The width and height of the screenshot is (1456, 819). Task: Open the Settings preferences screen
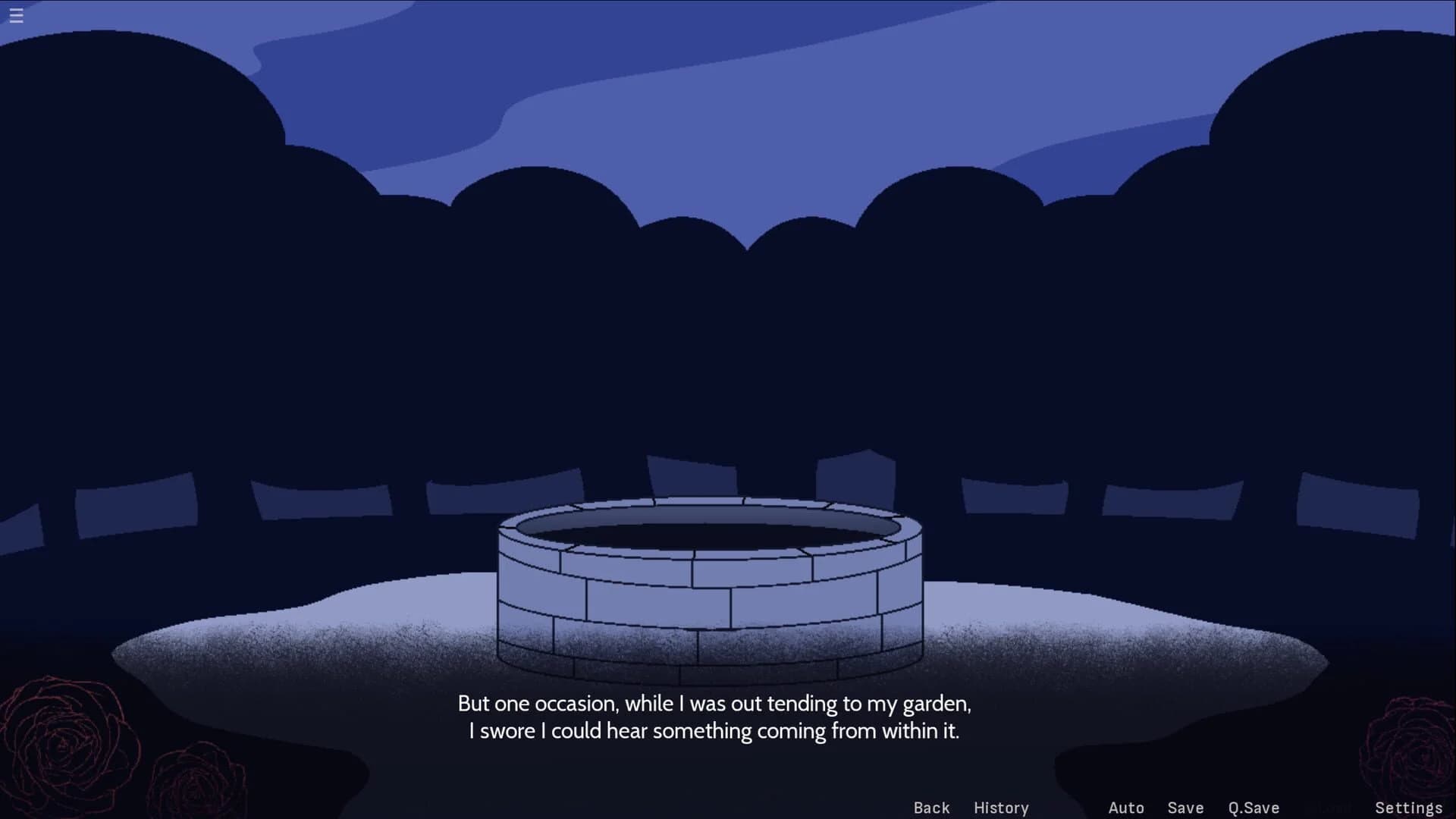pos(1409,808)
